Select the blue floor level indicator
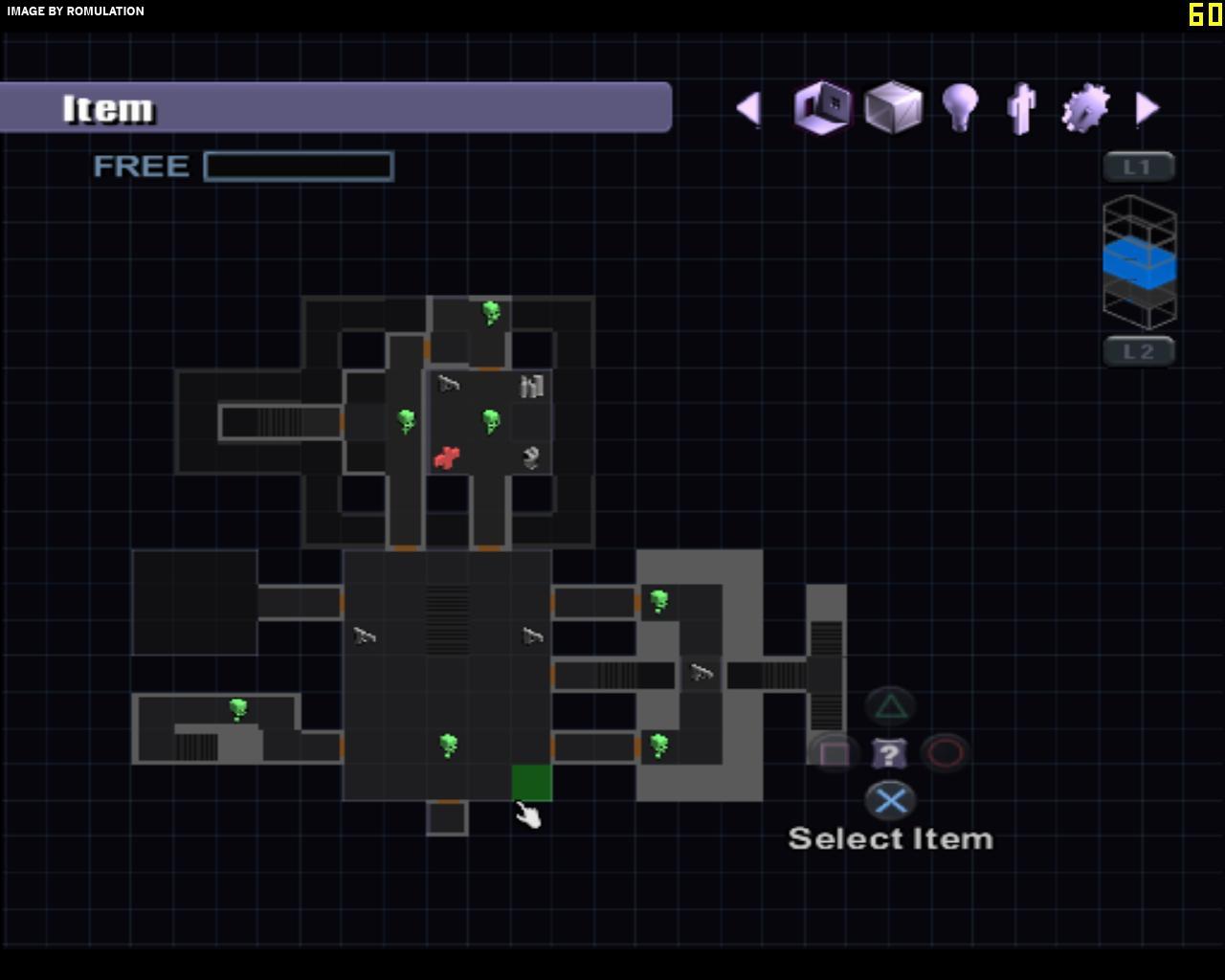 [x=1139, y=264]
